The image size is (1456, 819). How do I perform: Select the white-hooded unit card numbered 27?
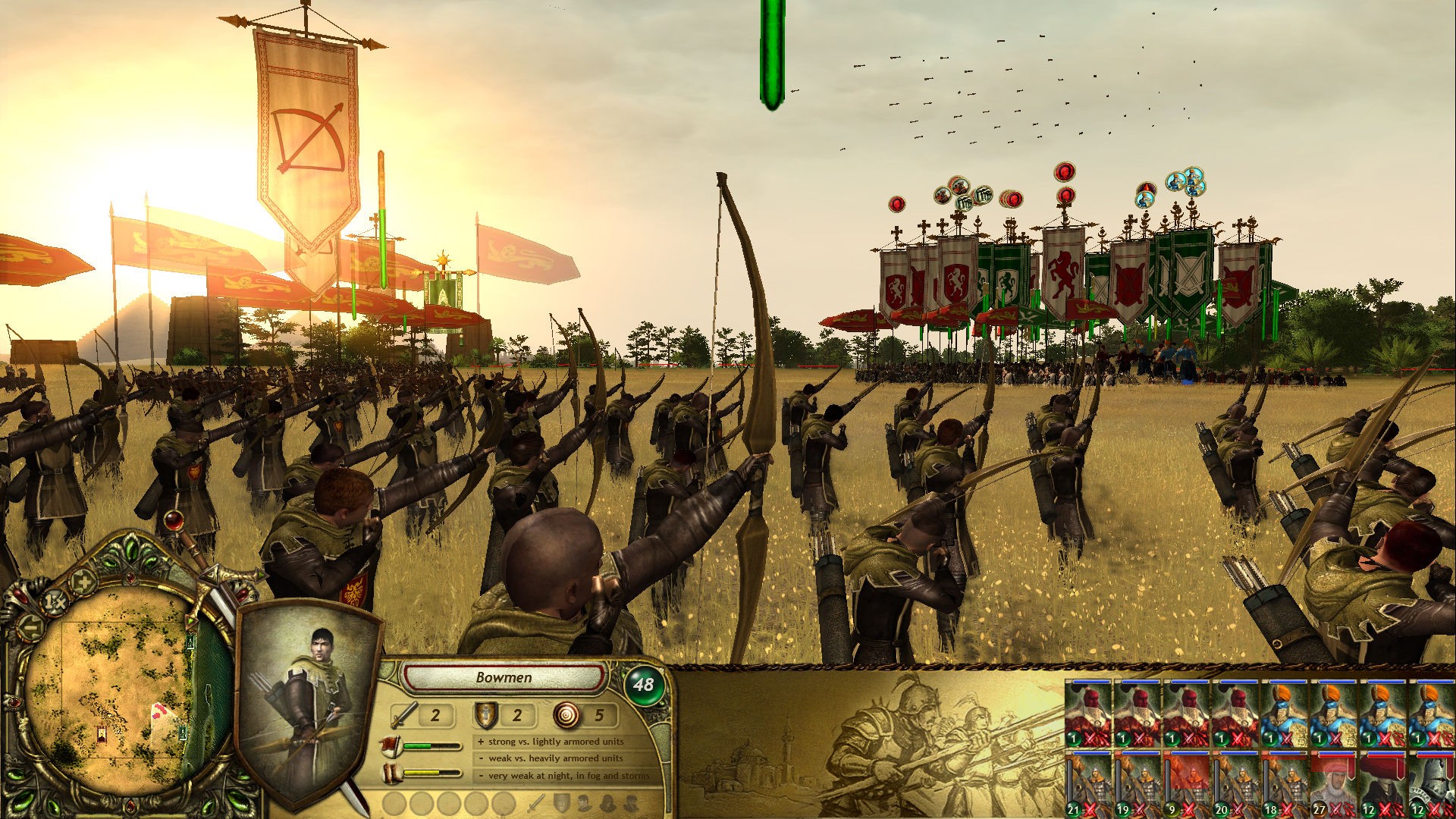click(x=1334, y=785)
